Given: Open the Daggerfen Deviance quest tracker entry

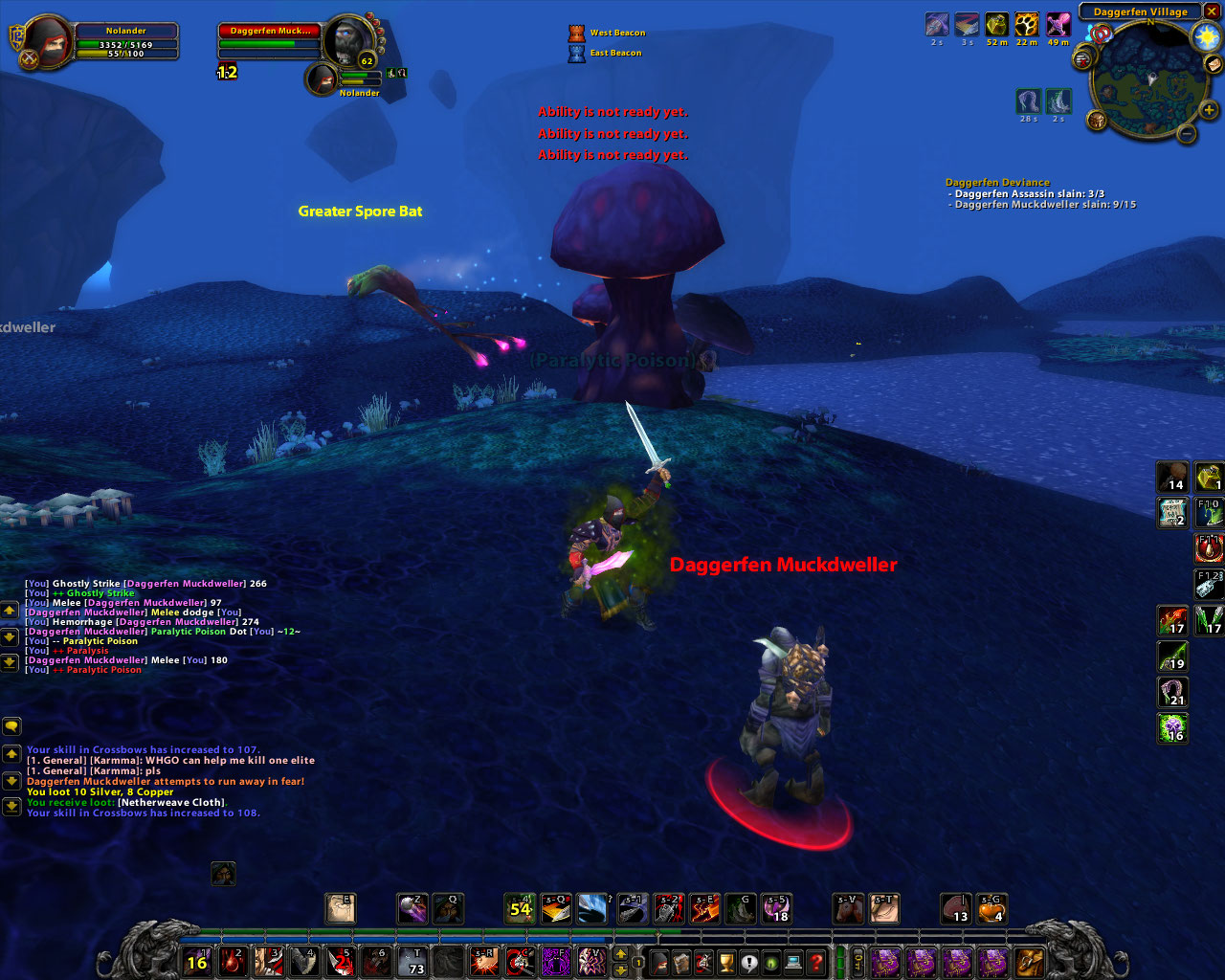Looking at the screenshot, I should point(997,182).
